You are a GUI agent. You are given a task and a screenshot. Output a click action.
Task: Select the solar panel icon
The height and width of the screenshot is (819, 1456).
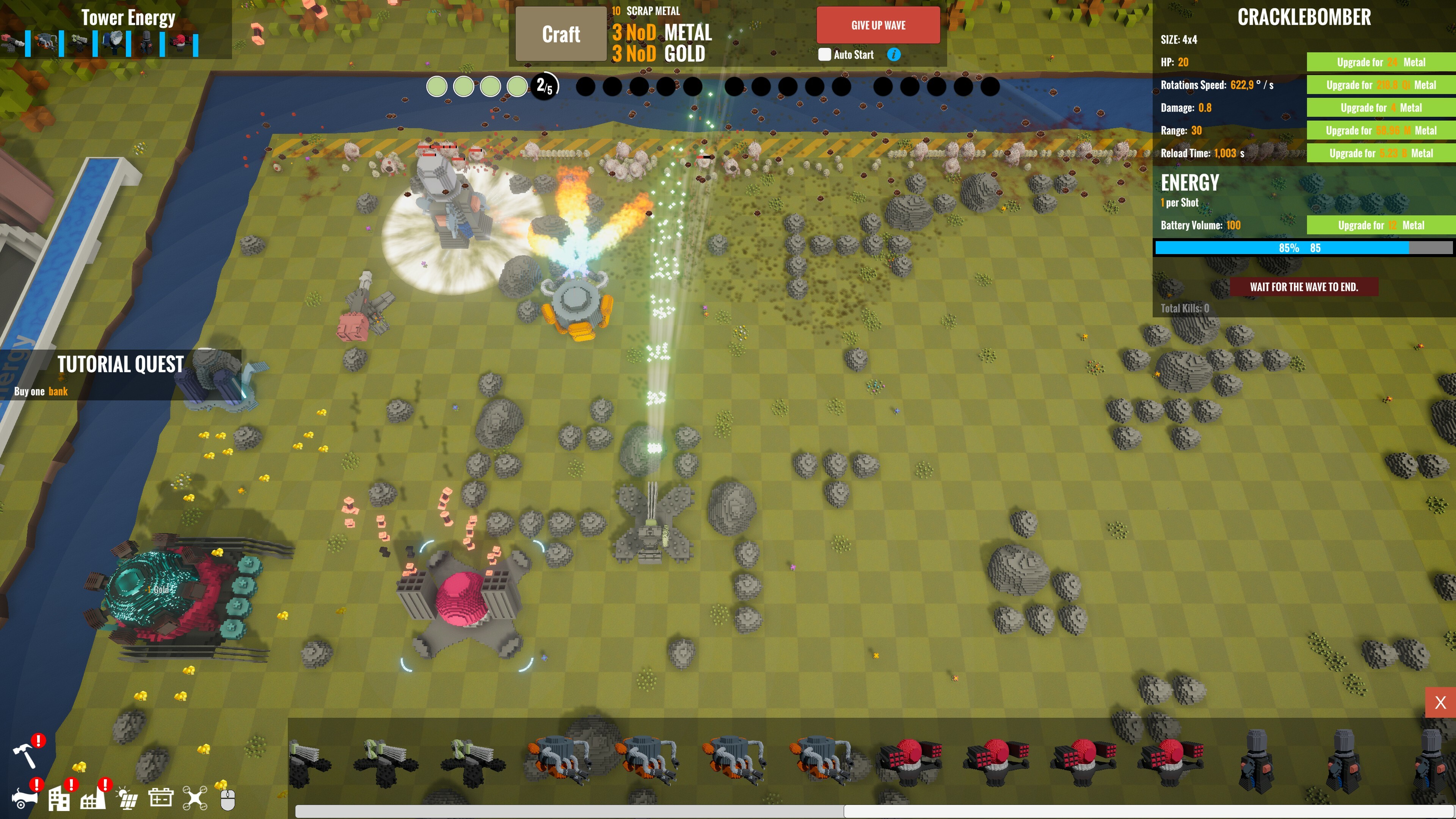click(x=127, y=798)
